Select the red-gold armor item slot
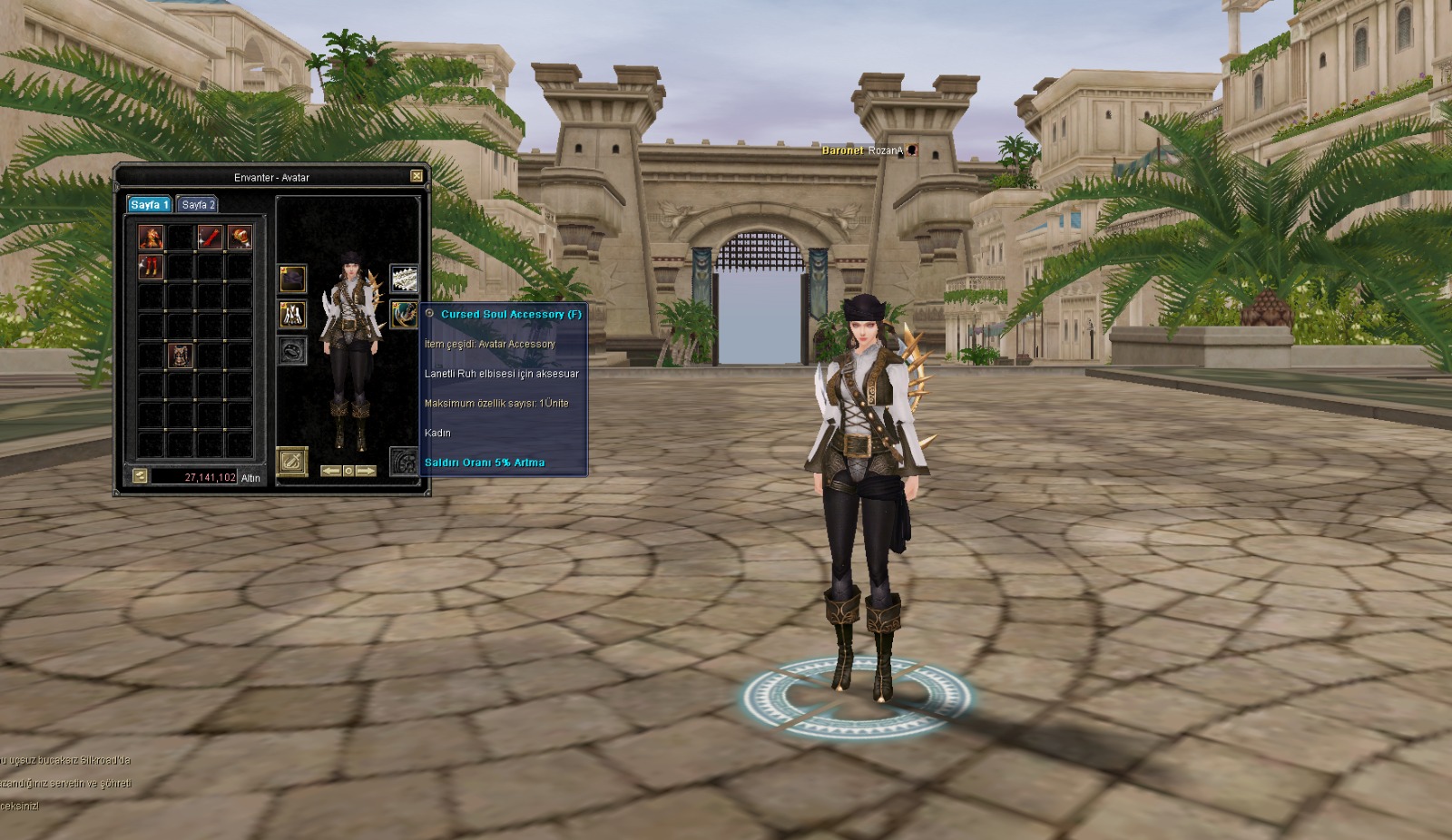The height and width of the screenshot is (840, 1452). pyautogui.click(x=151, y=238)
